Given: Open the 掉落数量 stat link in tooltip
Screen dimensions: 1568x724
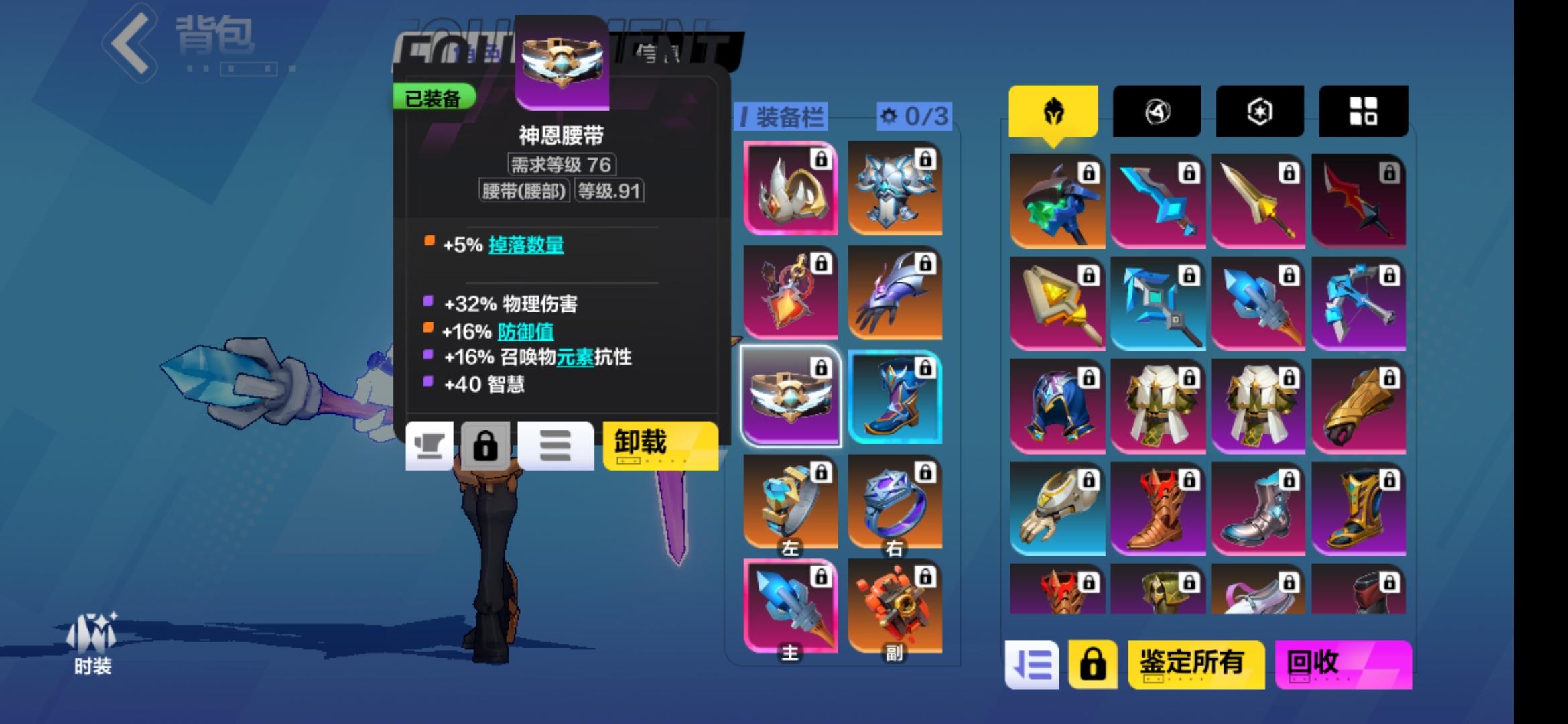Looking at the screenshot, I should click(x=525, y=247).
